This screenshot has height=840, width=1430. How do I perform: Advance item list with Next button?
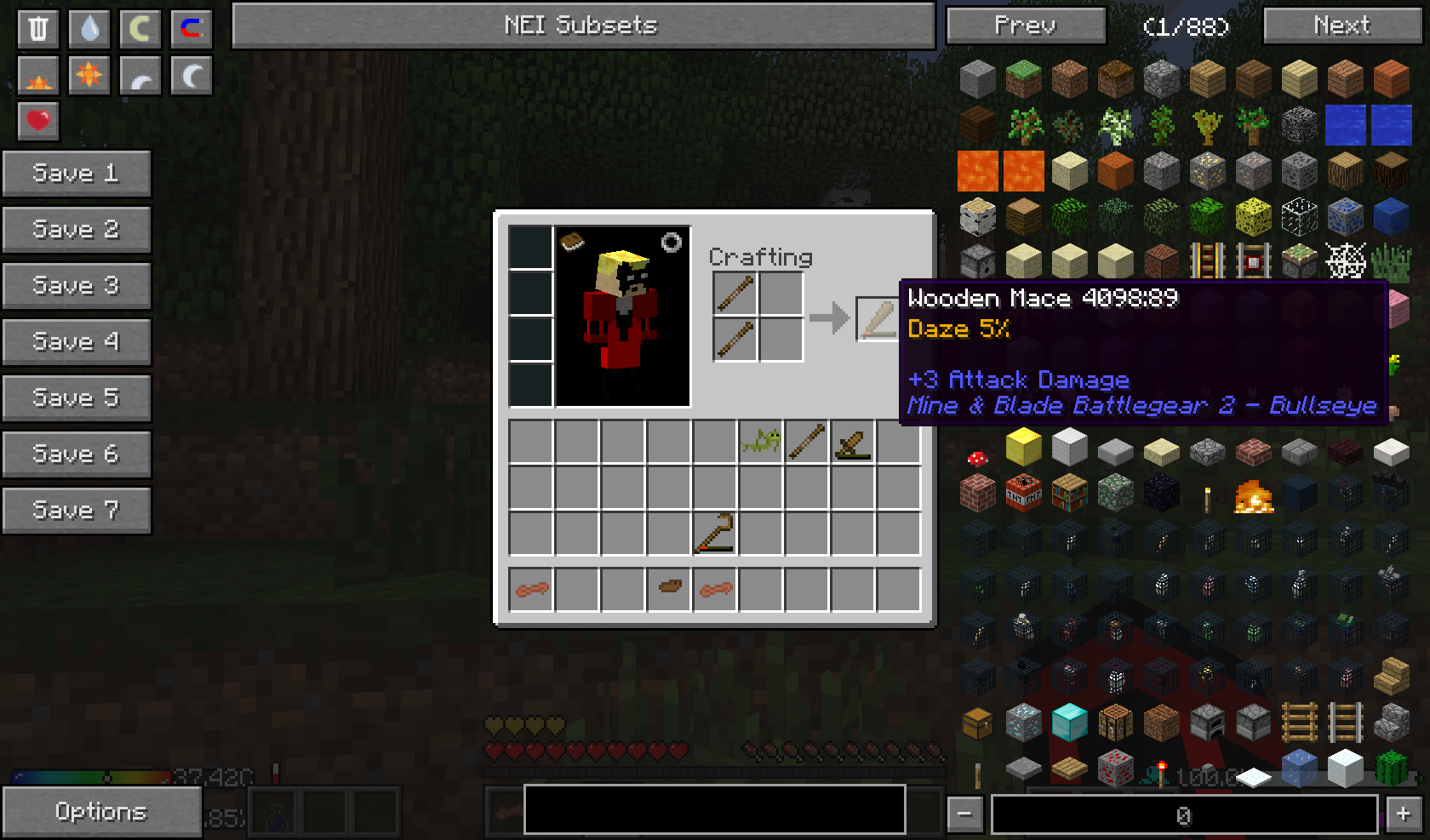pos(1341,26)
